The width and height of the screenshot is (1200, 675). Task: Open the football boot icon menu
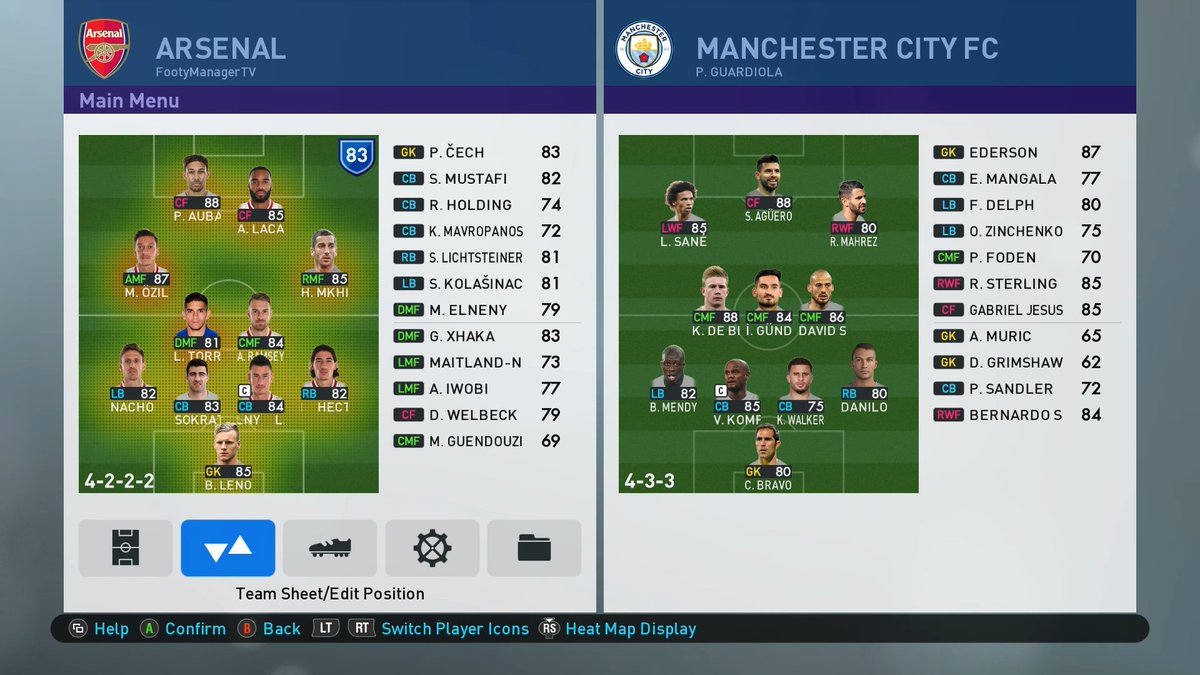(x=330, y=548)
